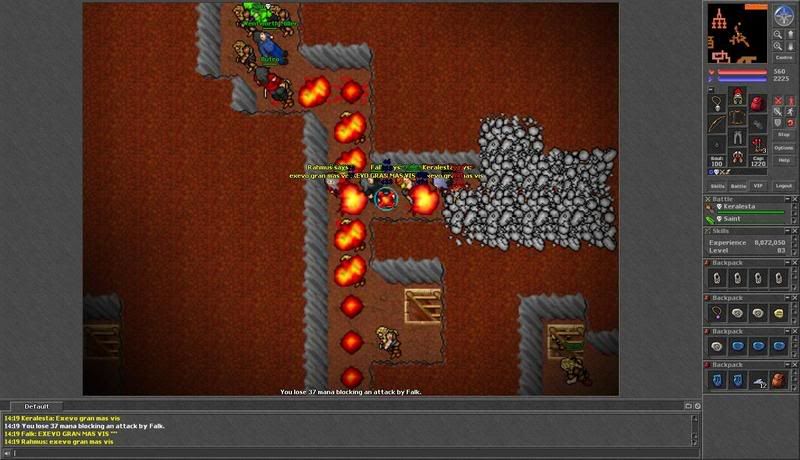Select the helmet equipment slot
The width and height of the screenshot is (800, 460).
[738, 96]
